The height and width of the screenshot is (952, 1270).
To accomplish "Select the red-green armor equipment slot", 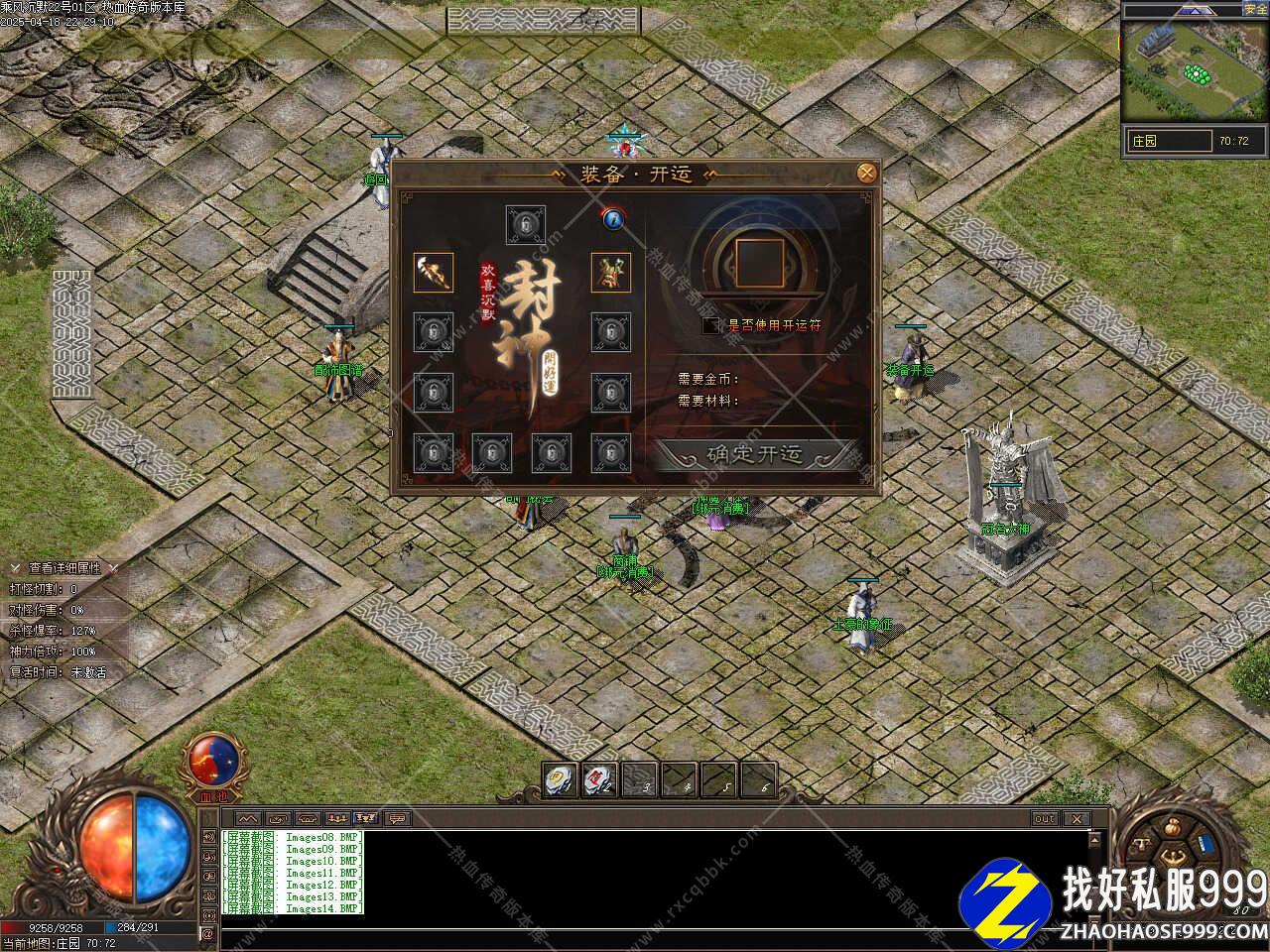I will point(611,273).
